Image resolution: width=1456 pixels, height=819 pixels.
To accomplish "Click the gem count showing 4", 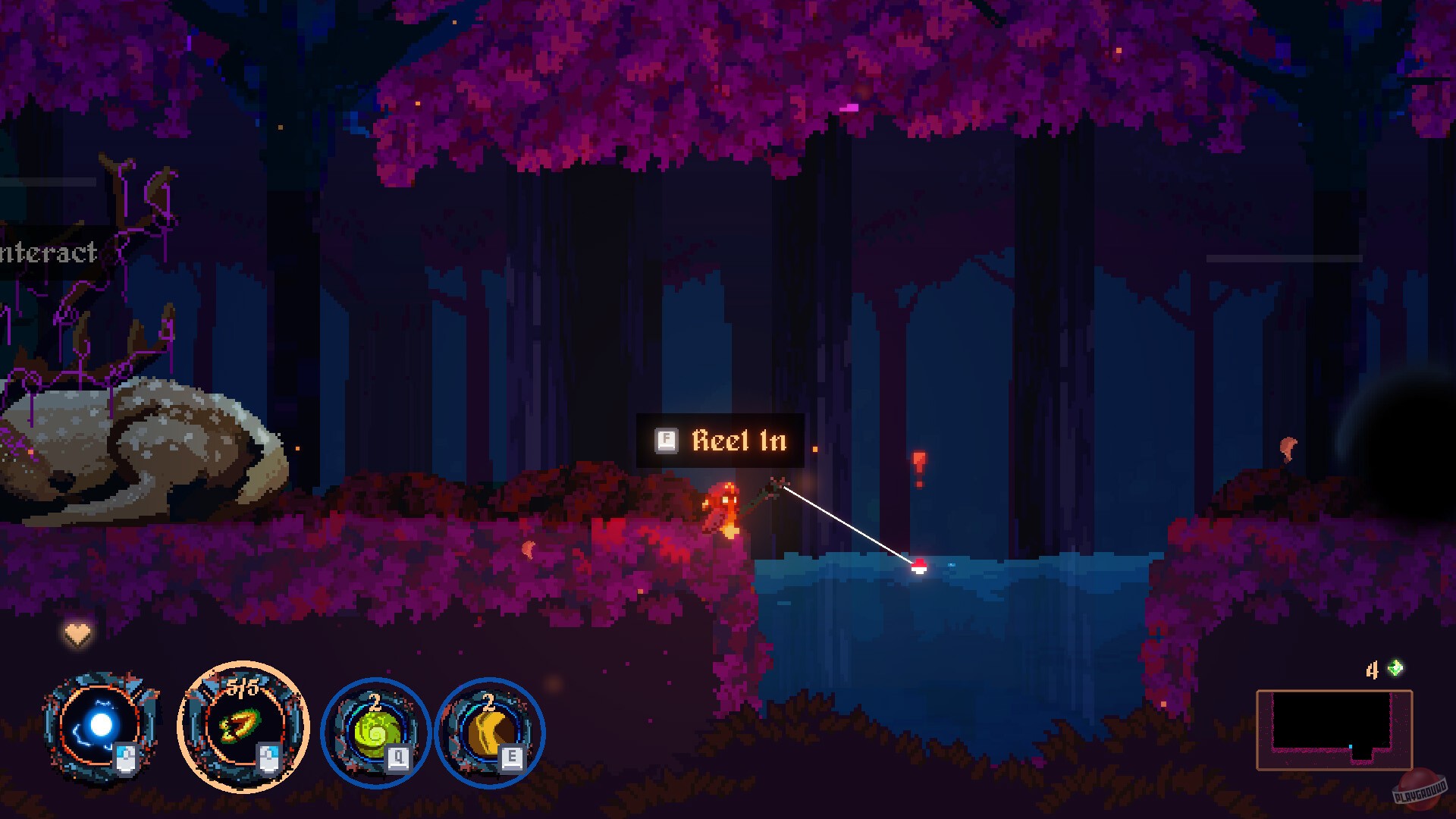I will point(1373,670).
